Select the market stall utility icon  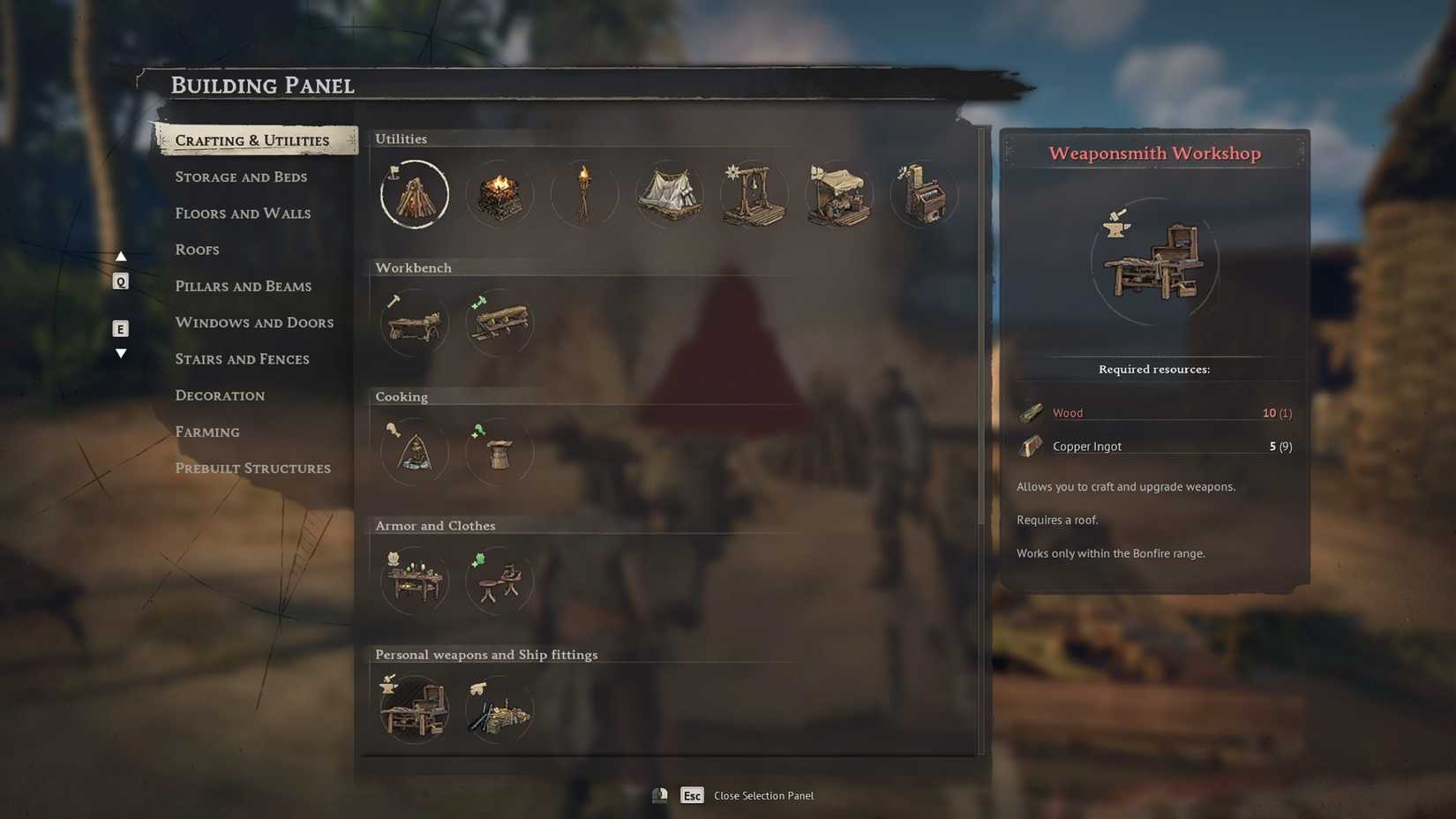[838, 194]
